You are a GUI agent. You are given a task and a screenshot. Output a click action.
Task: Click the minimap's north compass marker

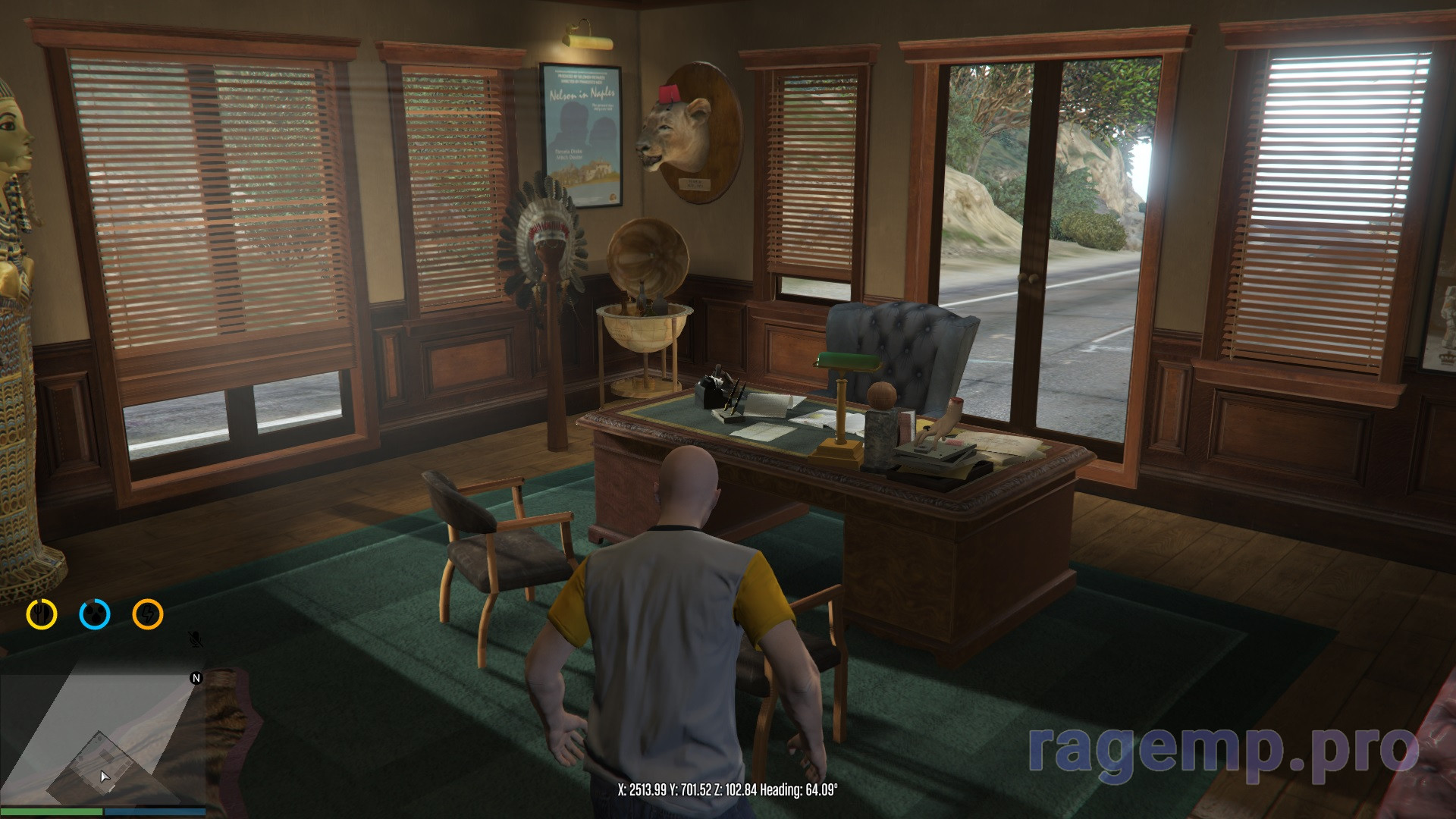(x=196, y=678)
